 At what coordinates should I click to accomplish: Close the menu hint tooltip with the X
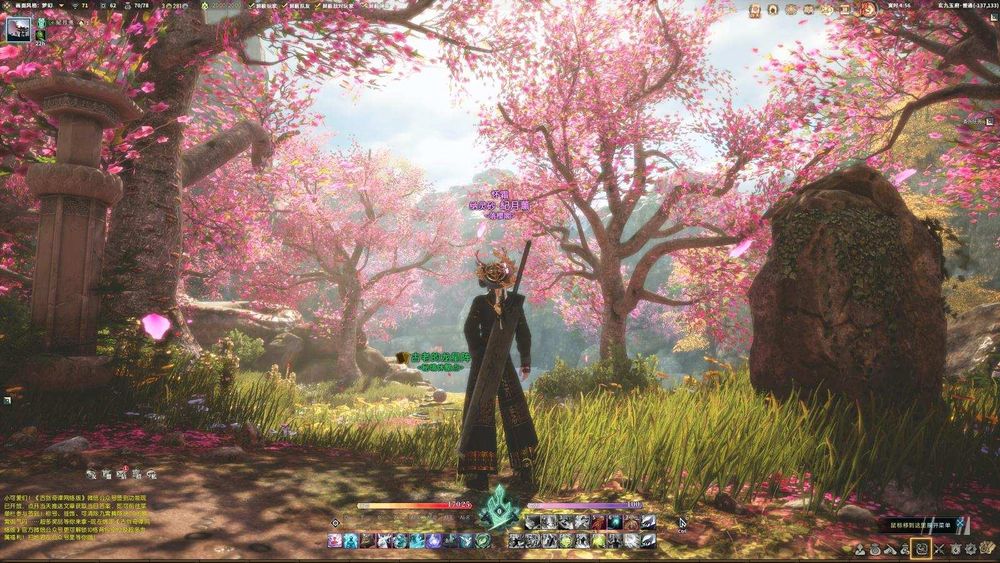(959, 524)
